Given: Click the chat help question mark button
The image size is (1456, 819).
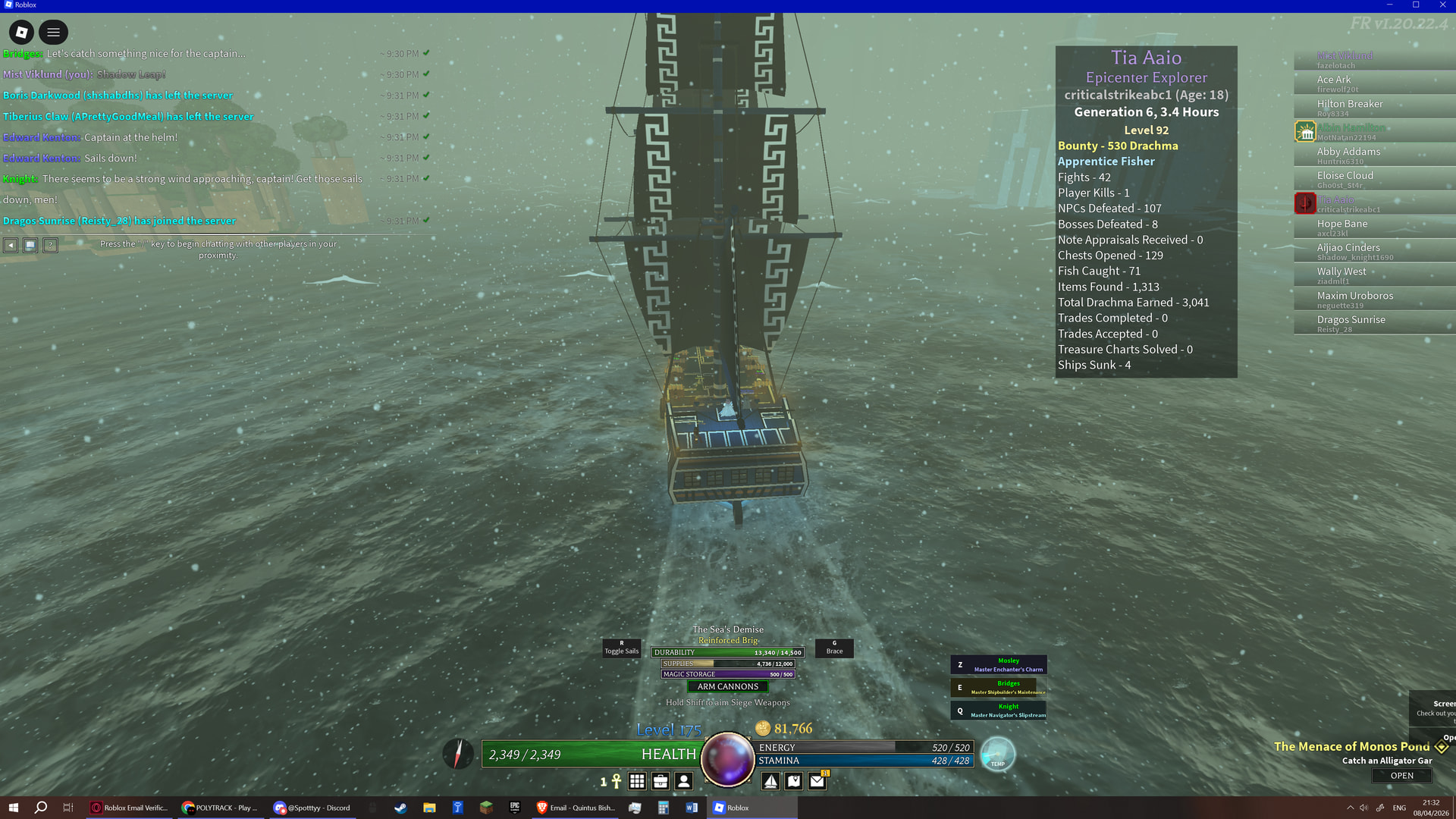Looking at the screenshot, I should 50,245.
